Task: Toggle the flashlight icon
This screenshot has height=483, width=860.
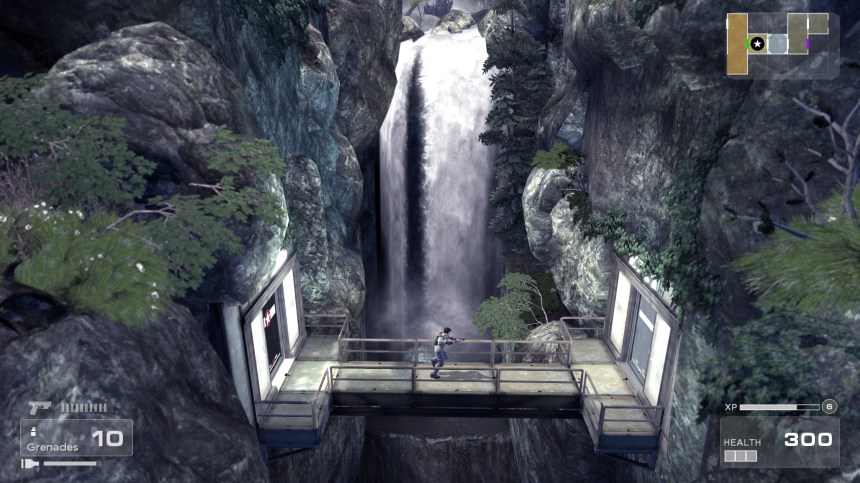Action: tap(29, 463)
